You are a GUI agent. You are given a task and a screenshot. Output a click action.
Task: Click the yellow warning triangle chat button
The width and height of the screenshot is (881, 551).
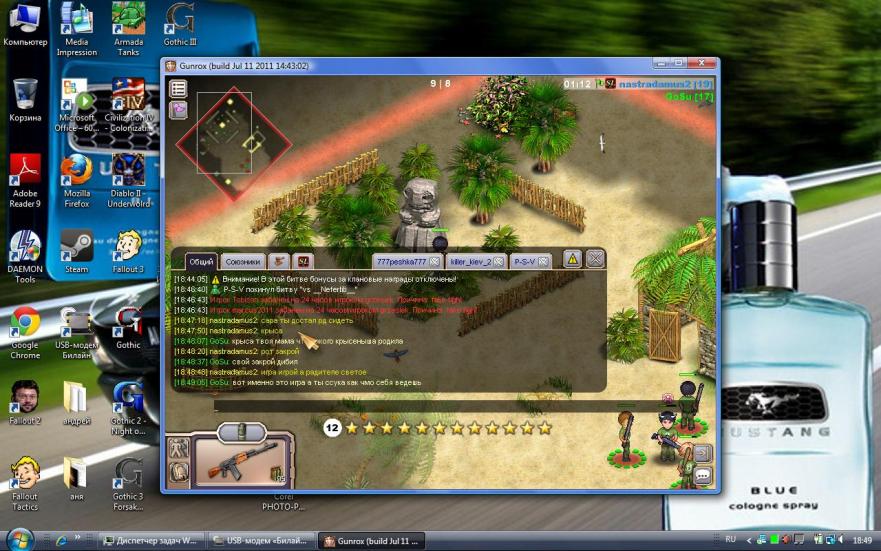(572, 260)
